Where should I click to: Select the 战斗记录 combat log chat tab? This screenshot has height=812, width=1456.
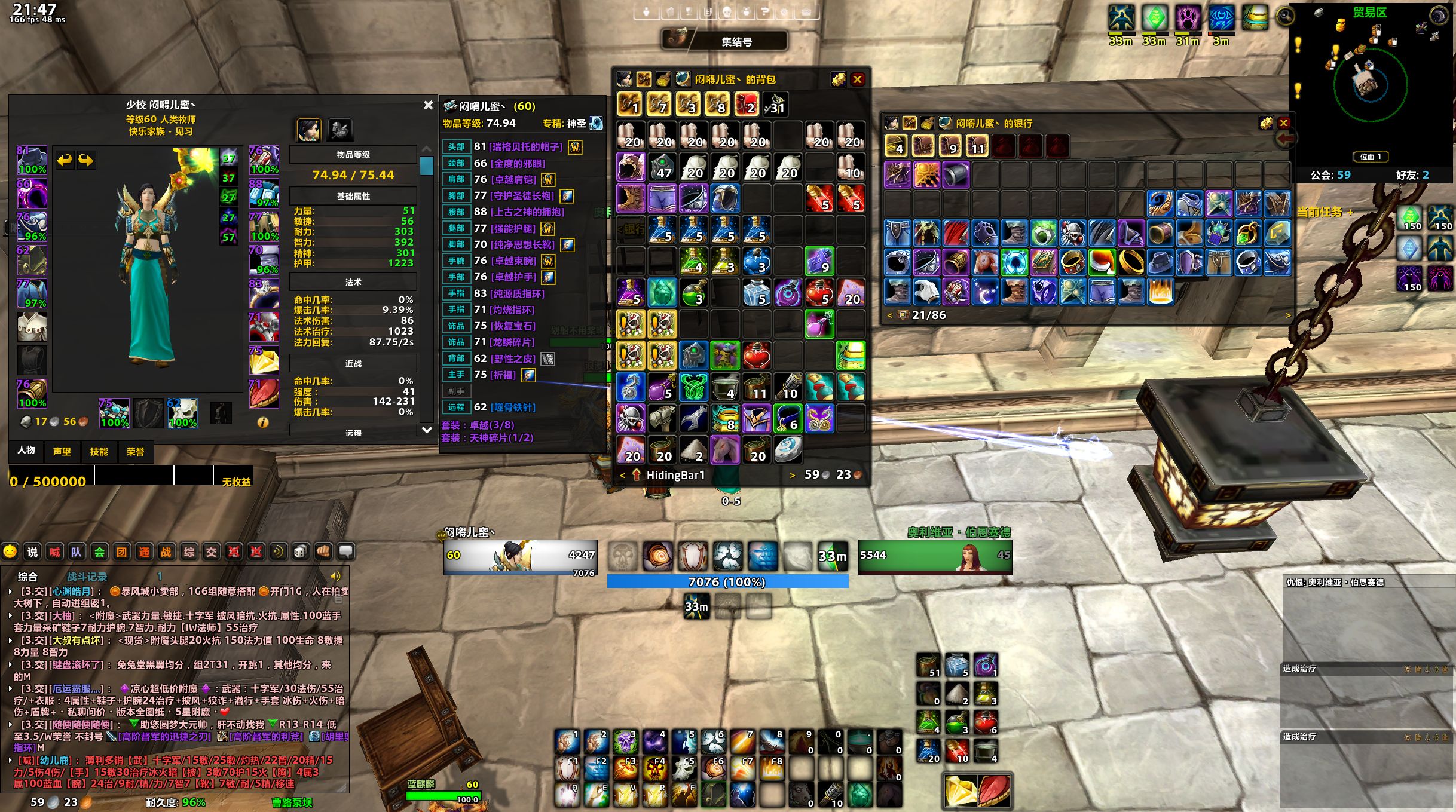point(87,577)
